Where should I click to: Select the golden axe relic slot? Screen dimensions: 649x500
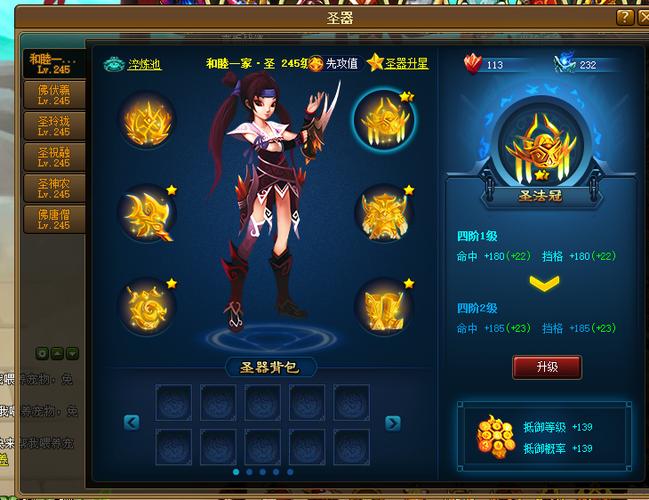(148, 213)
